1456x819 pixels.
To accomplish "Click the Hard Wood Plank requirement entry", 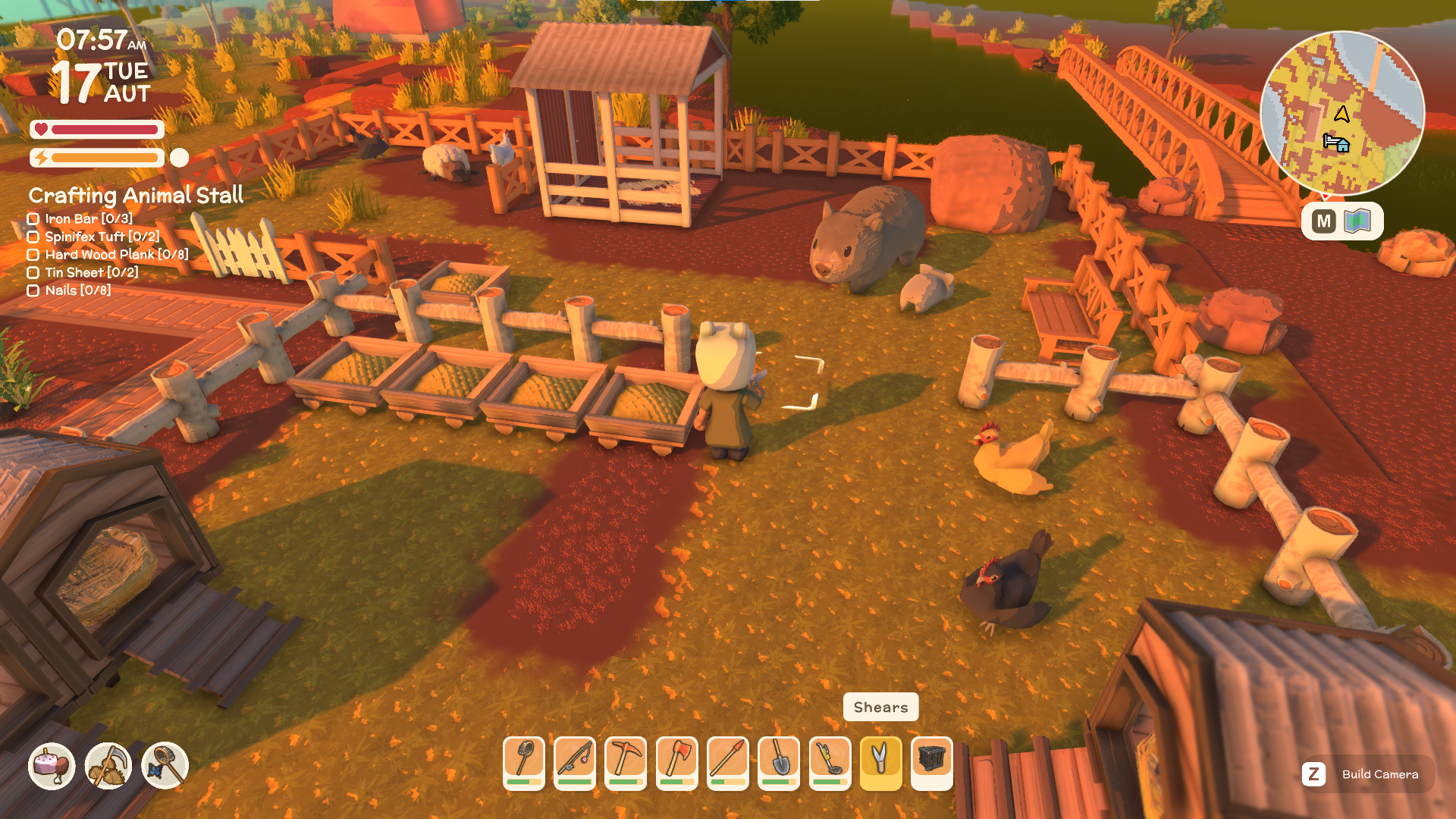I will point(116,255).
